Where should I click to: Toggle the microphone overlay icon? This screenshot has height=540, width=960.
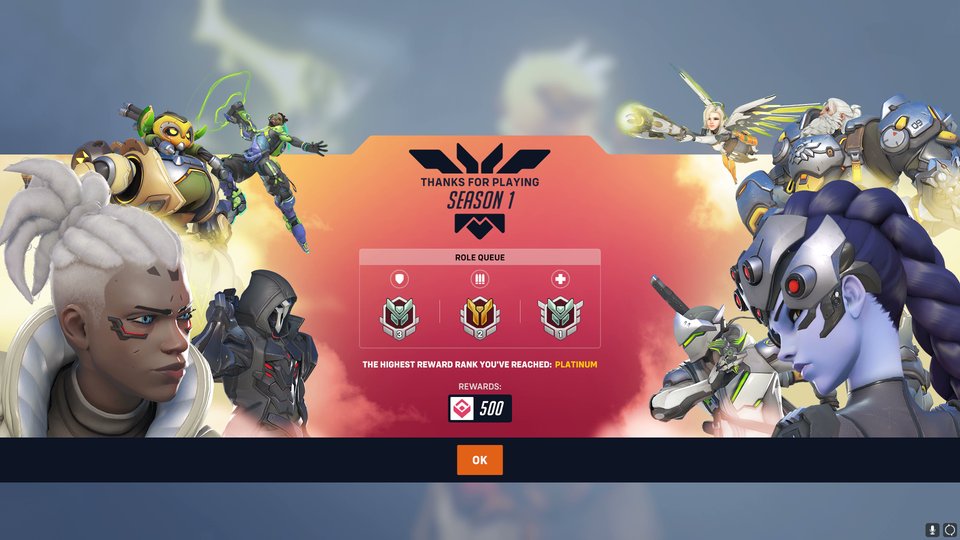[x=932, y=530]
